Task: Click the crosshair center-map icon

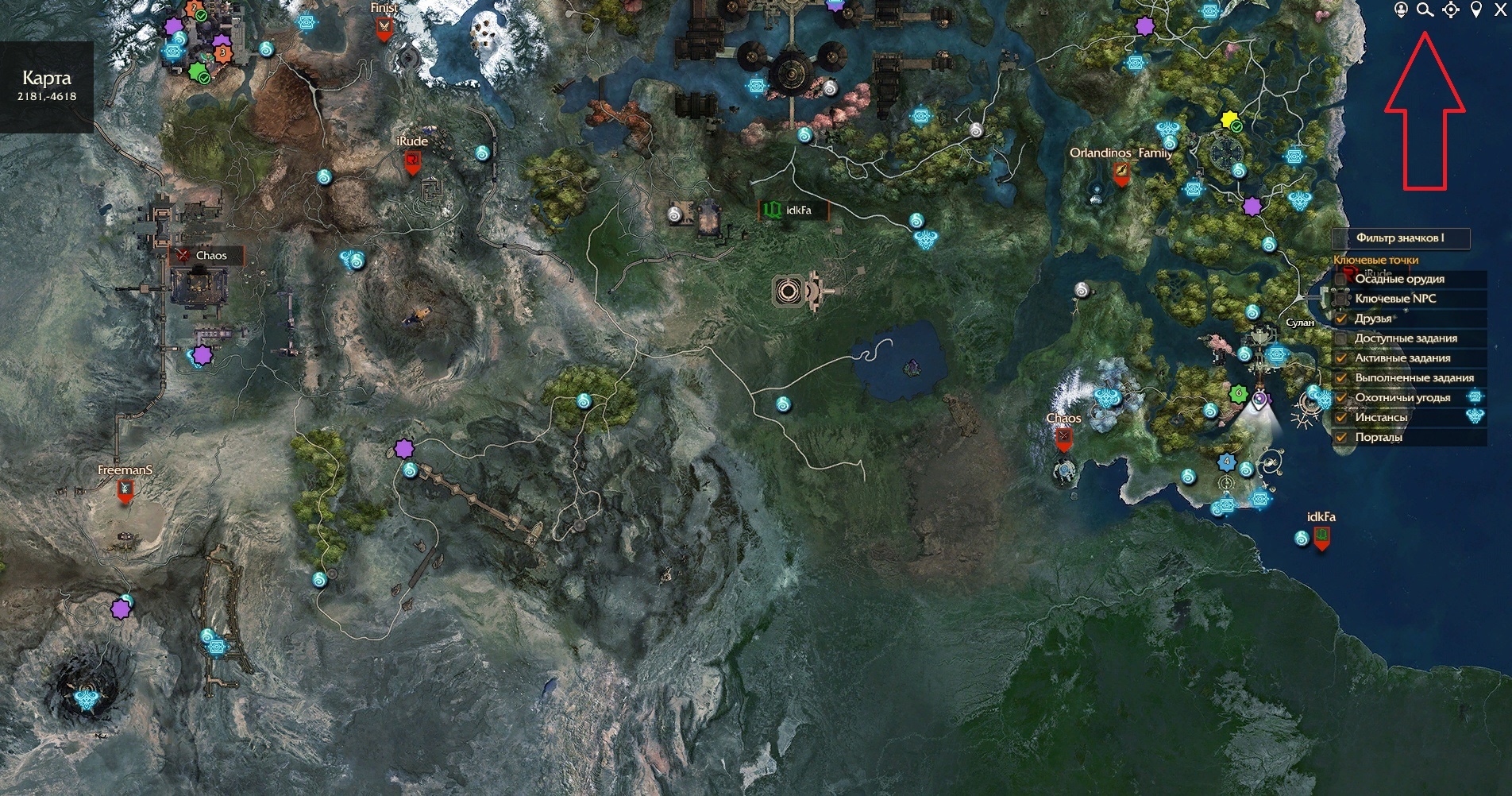Action: [1451, 10]
